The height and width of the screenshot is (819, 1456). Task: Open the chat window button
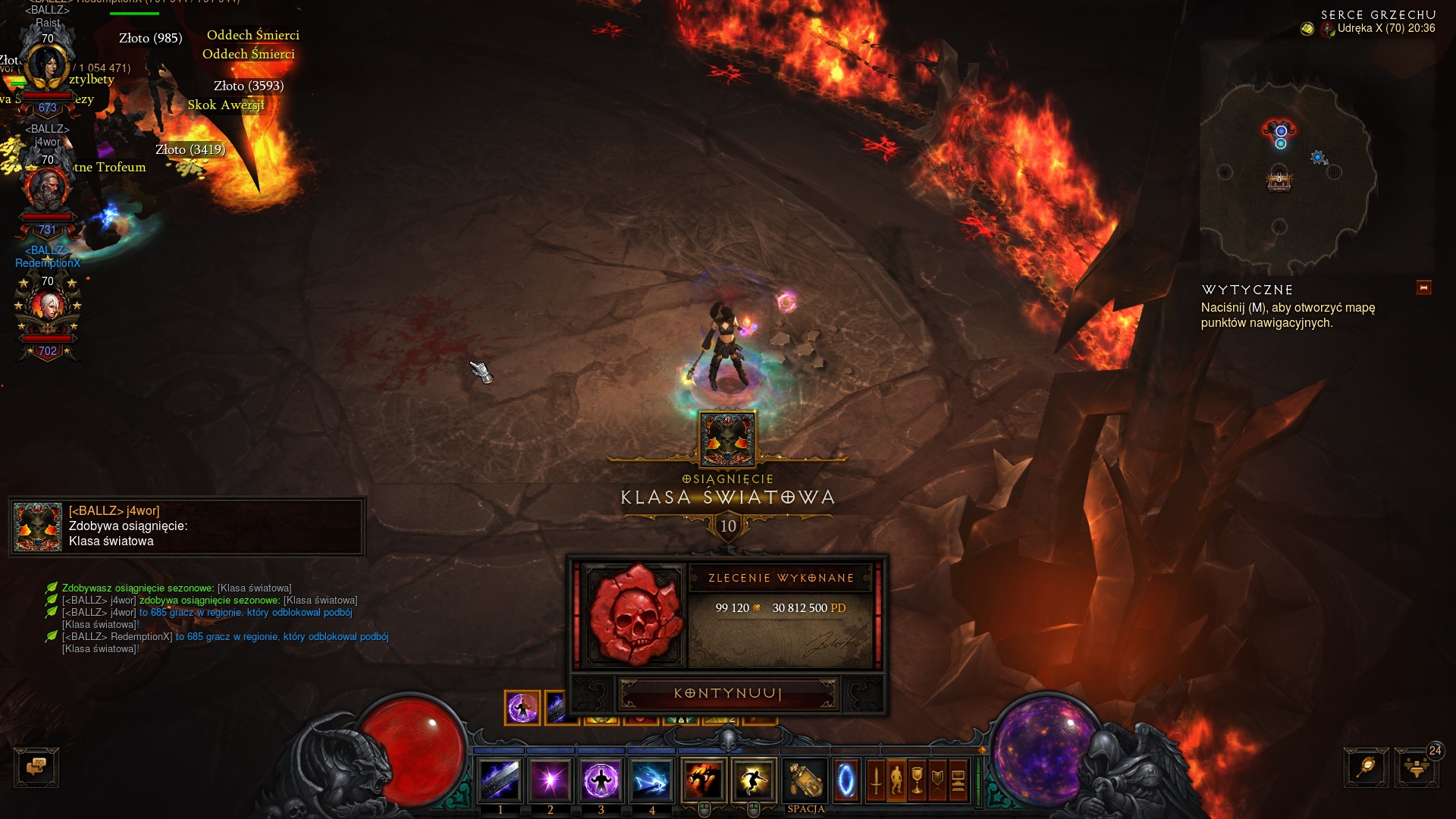point(36,767)
